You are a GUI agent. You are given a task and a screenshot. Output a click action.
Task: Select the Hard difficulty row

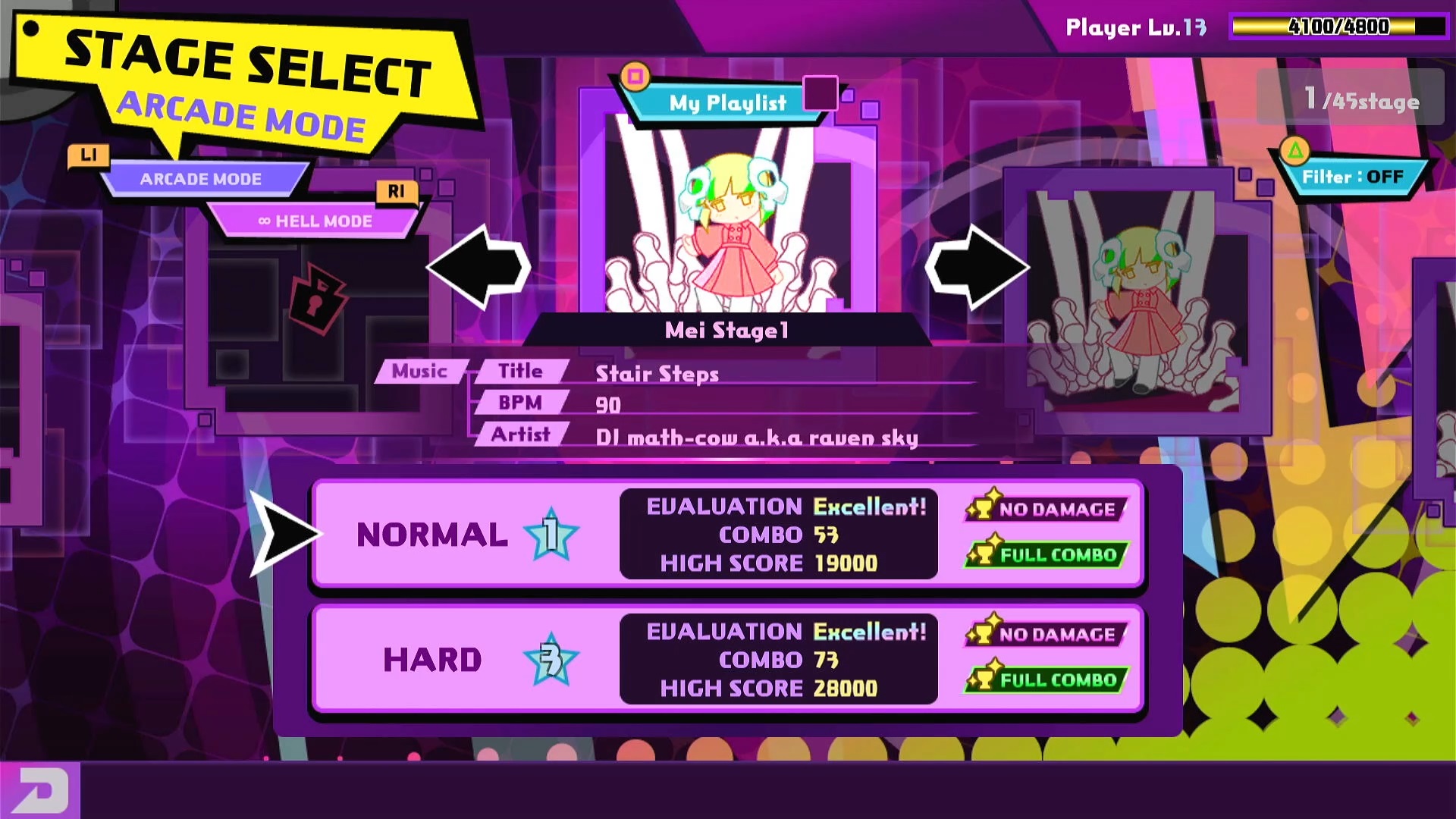[x=726, y=659]
